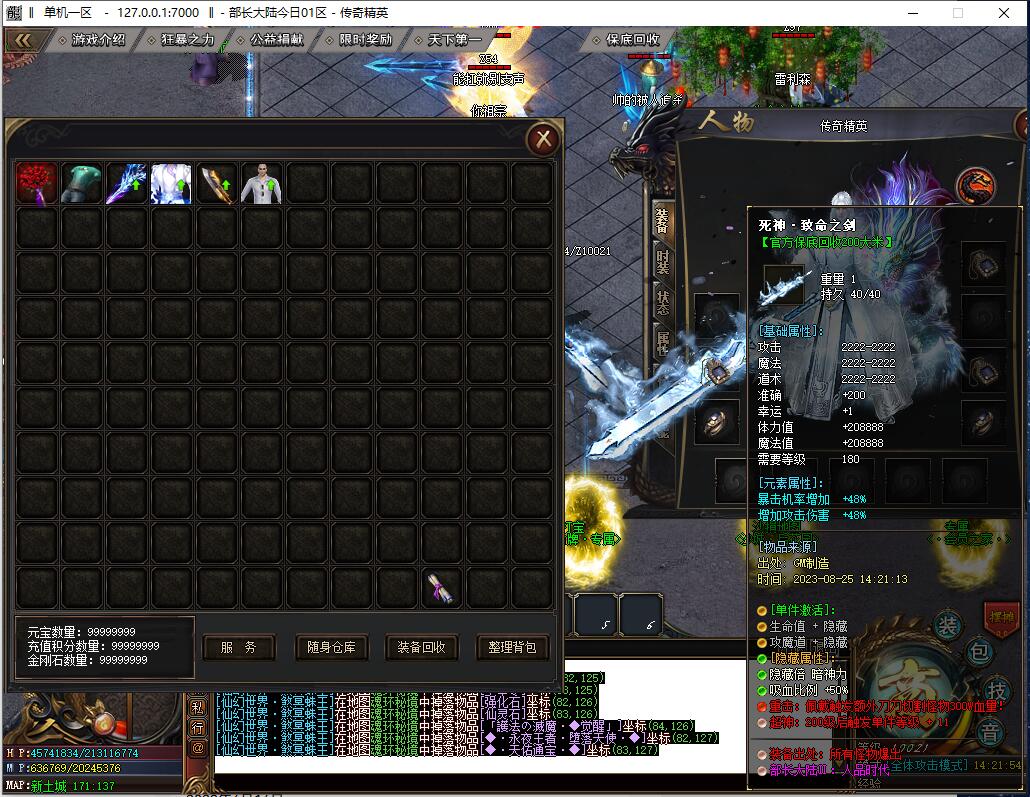Open the 限时奖励 timed rewards menu
The height and width of the screenshot is (797, 1030).
365,40
